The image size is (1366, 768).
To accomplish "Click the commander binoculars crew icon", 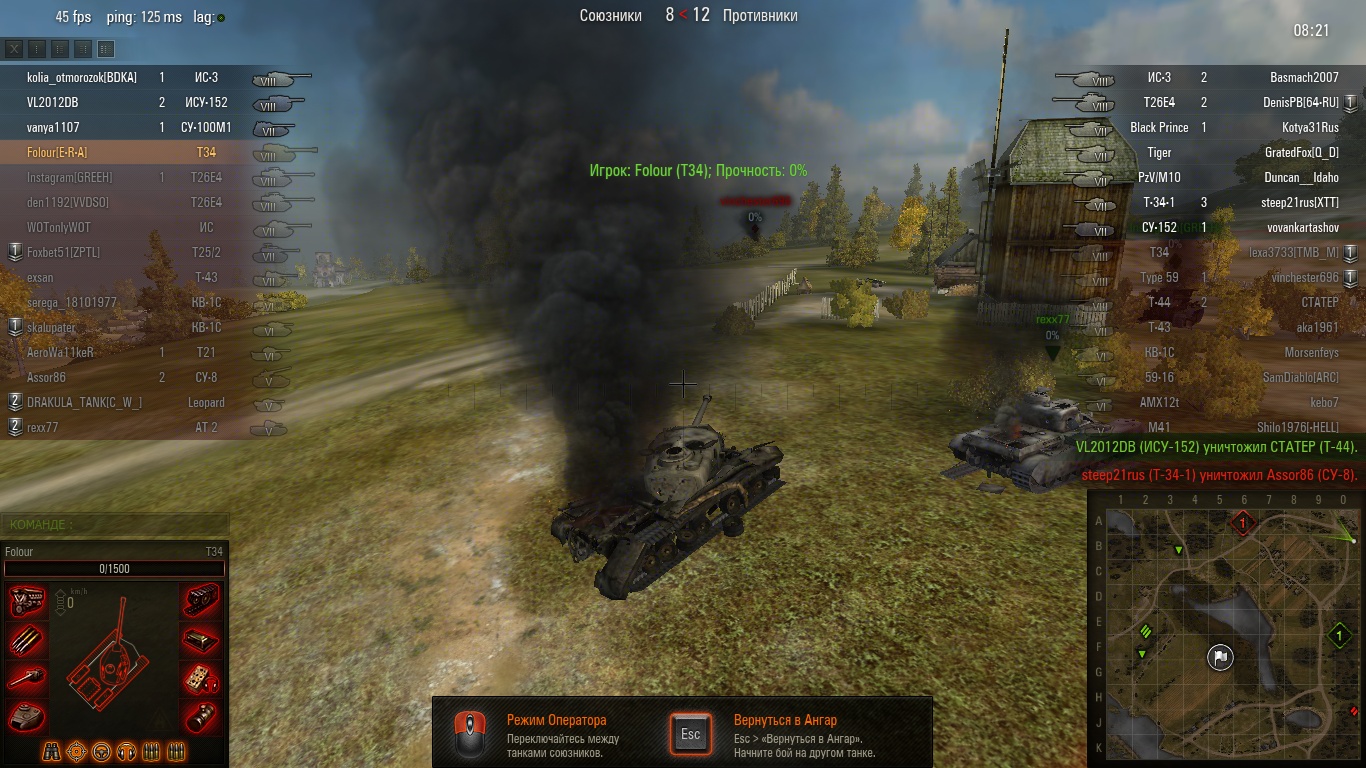I will tap(52, 751).
